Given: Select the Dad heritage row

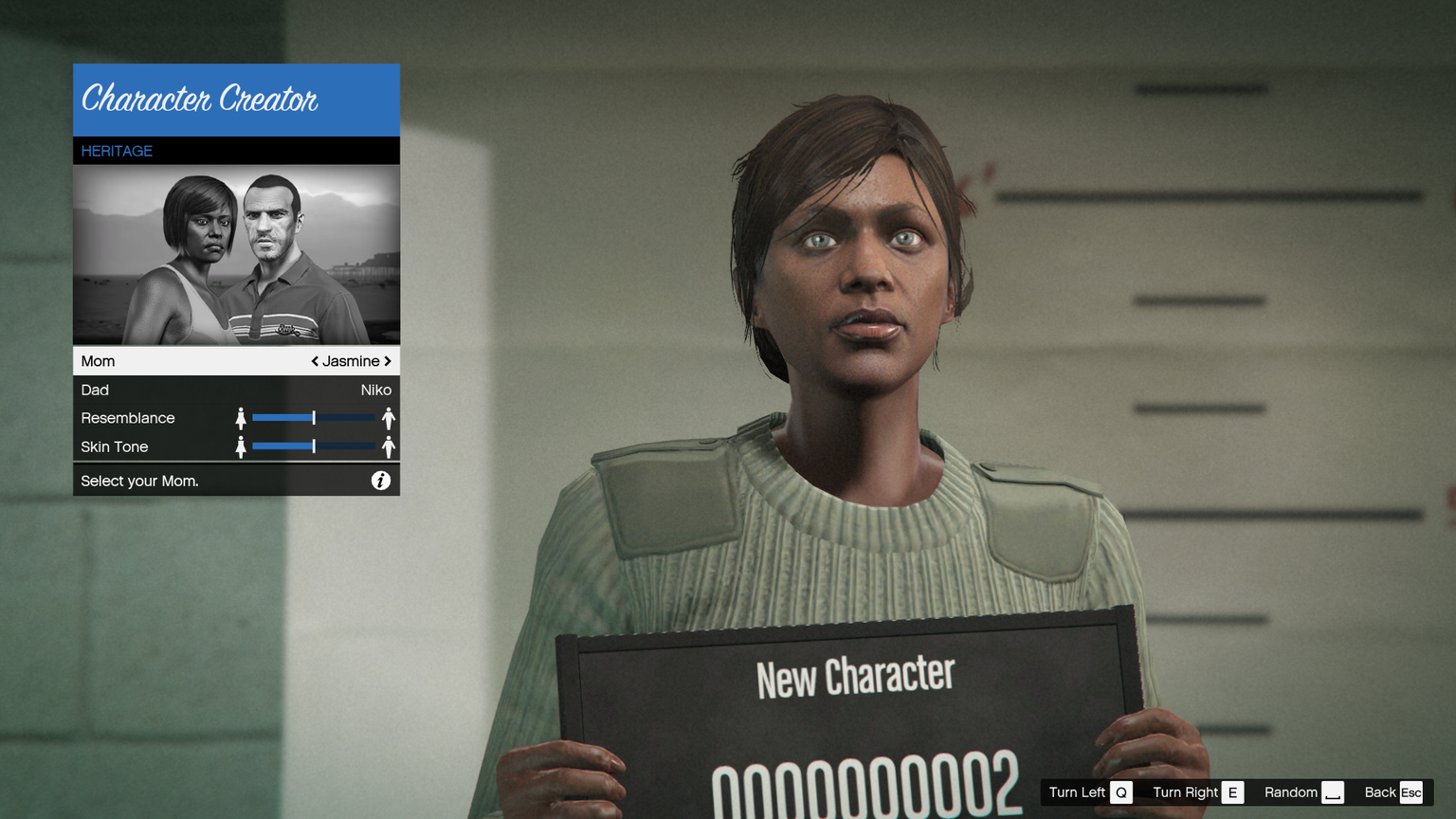Looking at the screenshot, I should tap(236, 390).
